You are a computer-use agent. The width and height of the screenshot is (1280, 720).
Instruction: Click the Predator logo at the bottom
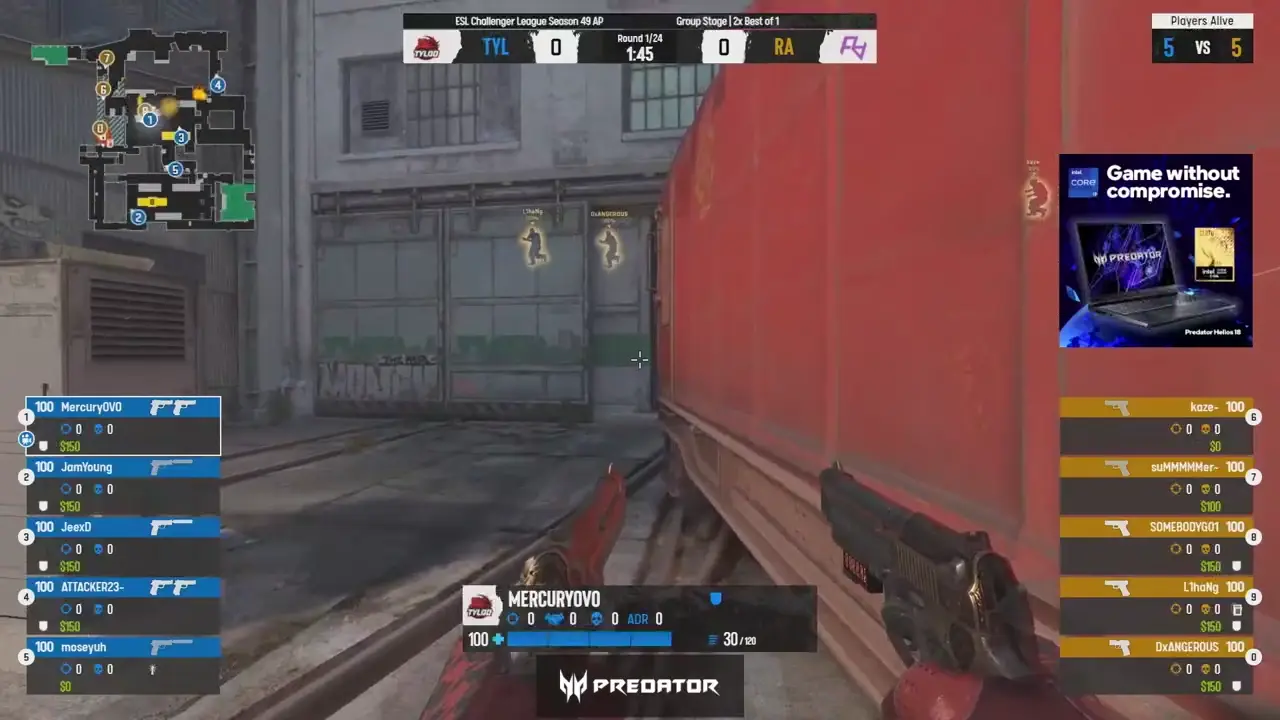click(x=640, y=686)
